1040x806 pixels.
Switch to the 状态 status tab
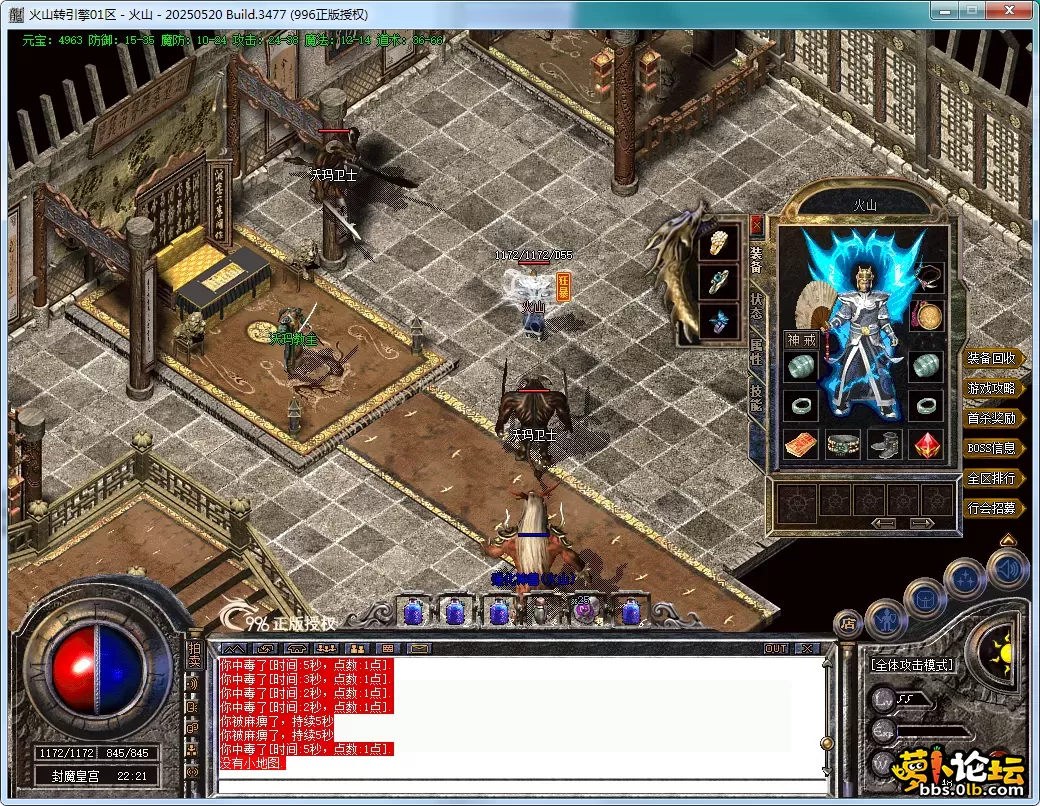(x=756, y=304)
